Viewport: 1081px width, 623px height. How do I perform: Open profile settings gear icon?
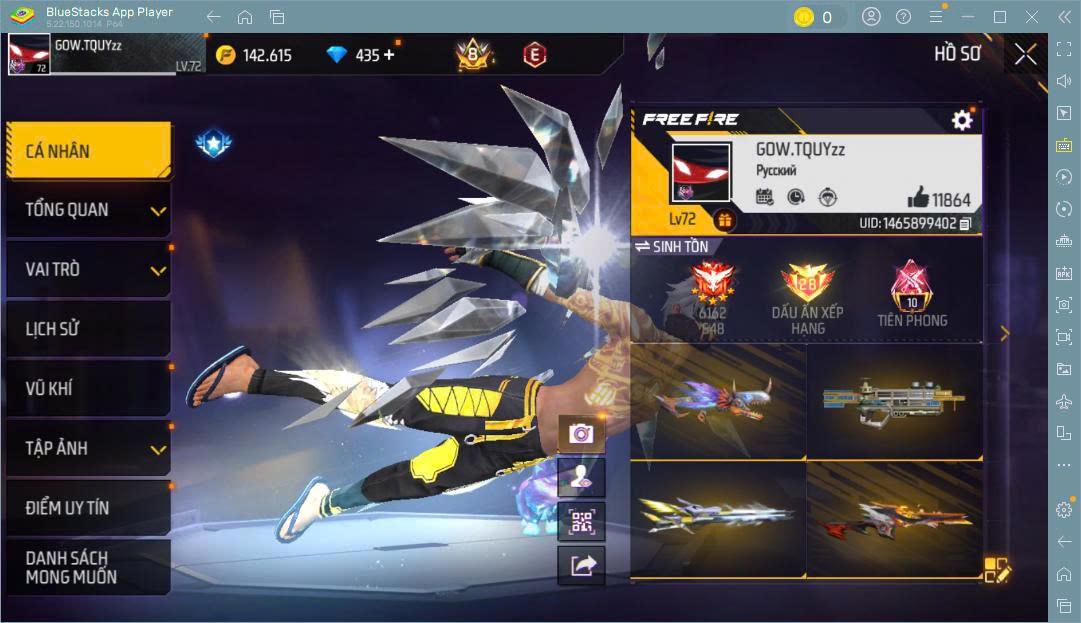coord(961,121)
